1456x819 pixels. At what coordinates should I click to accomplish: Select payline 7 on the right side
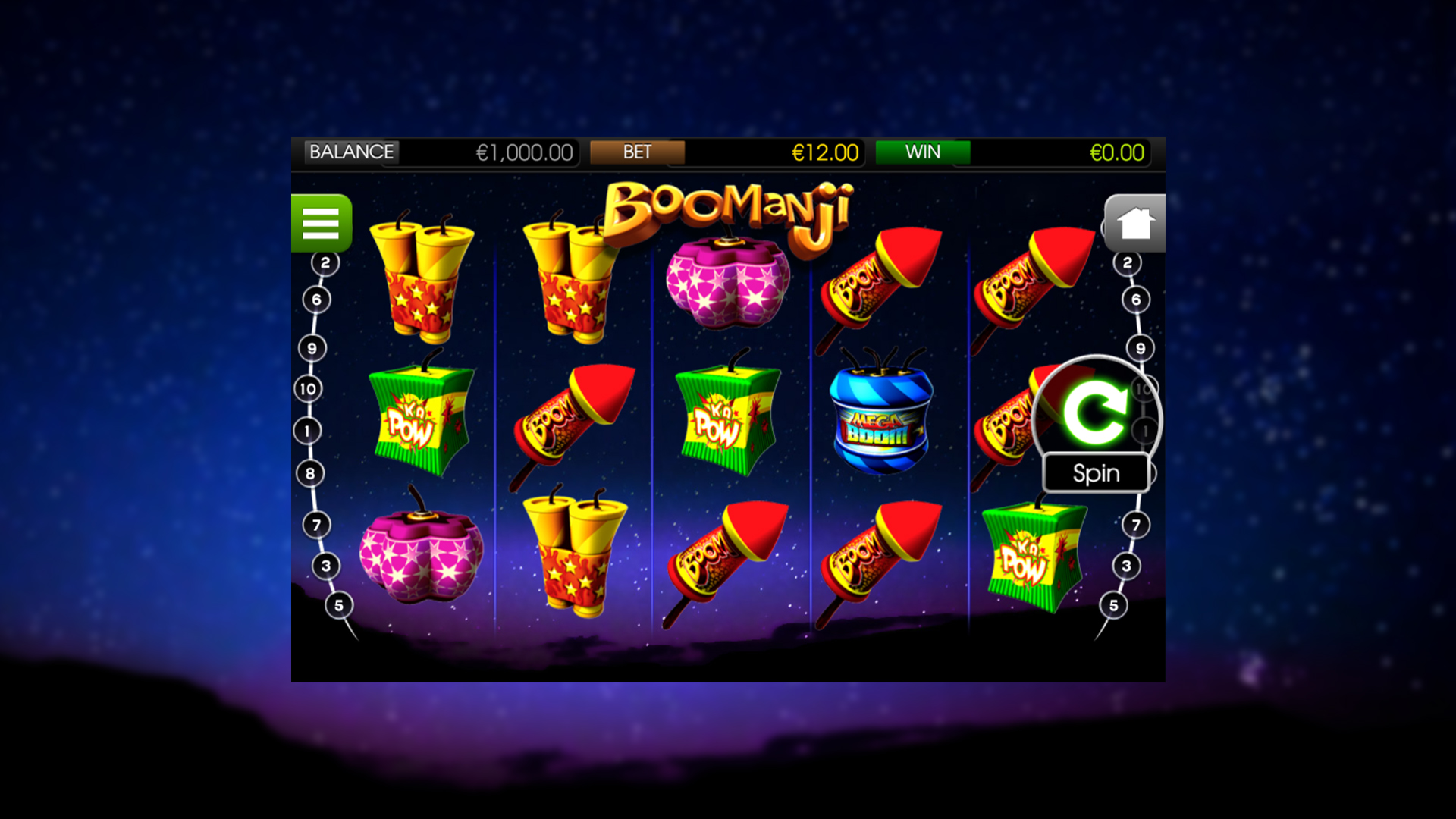tap(1135, 523)
